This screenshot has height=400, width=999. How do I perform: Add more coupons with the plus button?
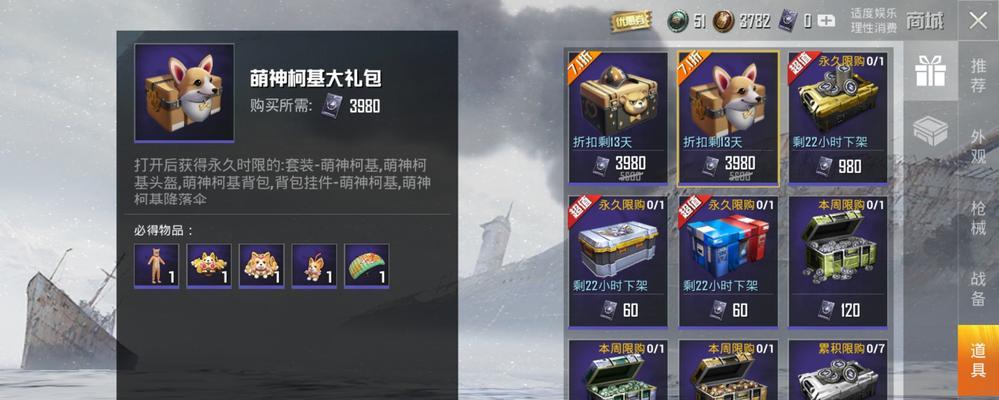(x=826, y=20)
